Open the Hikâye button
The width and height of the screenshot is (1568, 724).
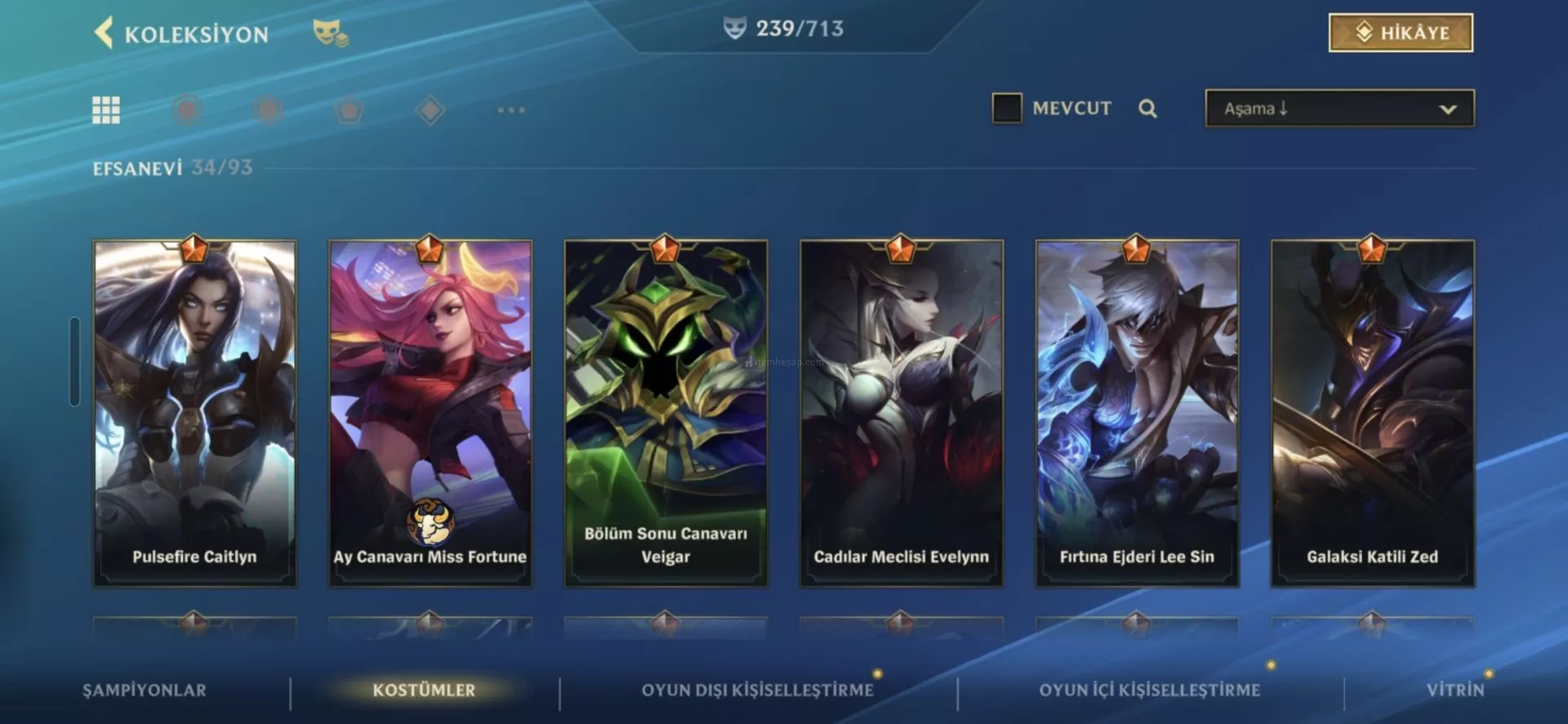click(x=1401, y=33)
